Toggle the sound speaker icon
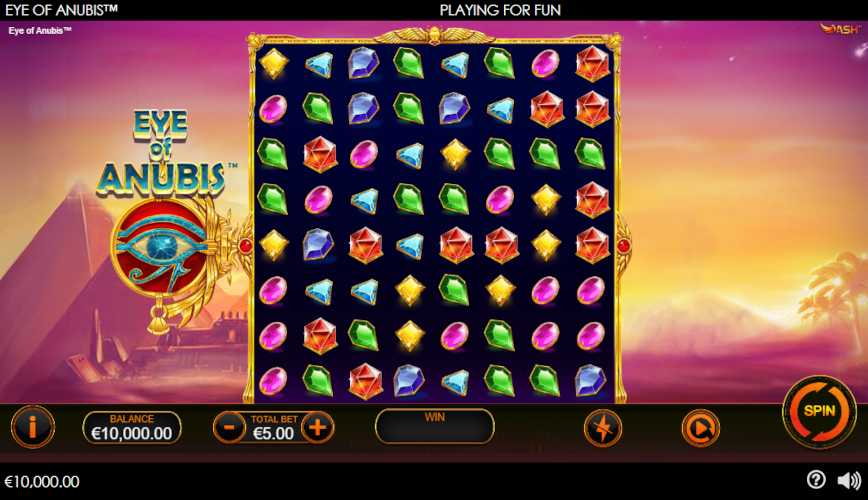Image resolution: width=868 pixels, height=500 pixels. point(848,480)
